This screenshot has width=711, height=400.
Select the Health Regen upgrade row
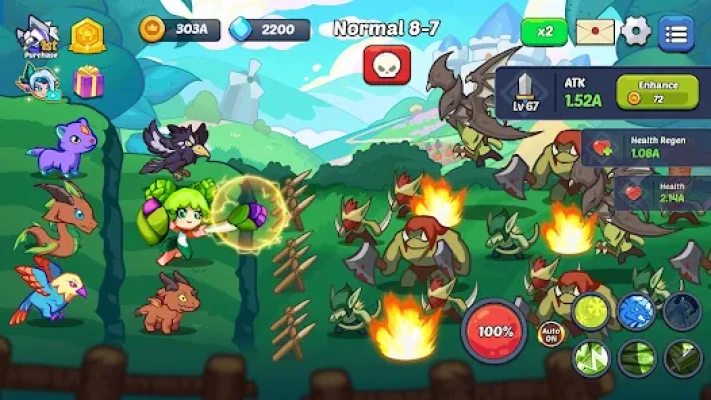647,146
